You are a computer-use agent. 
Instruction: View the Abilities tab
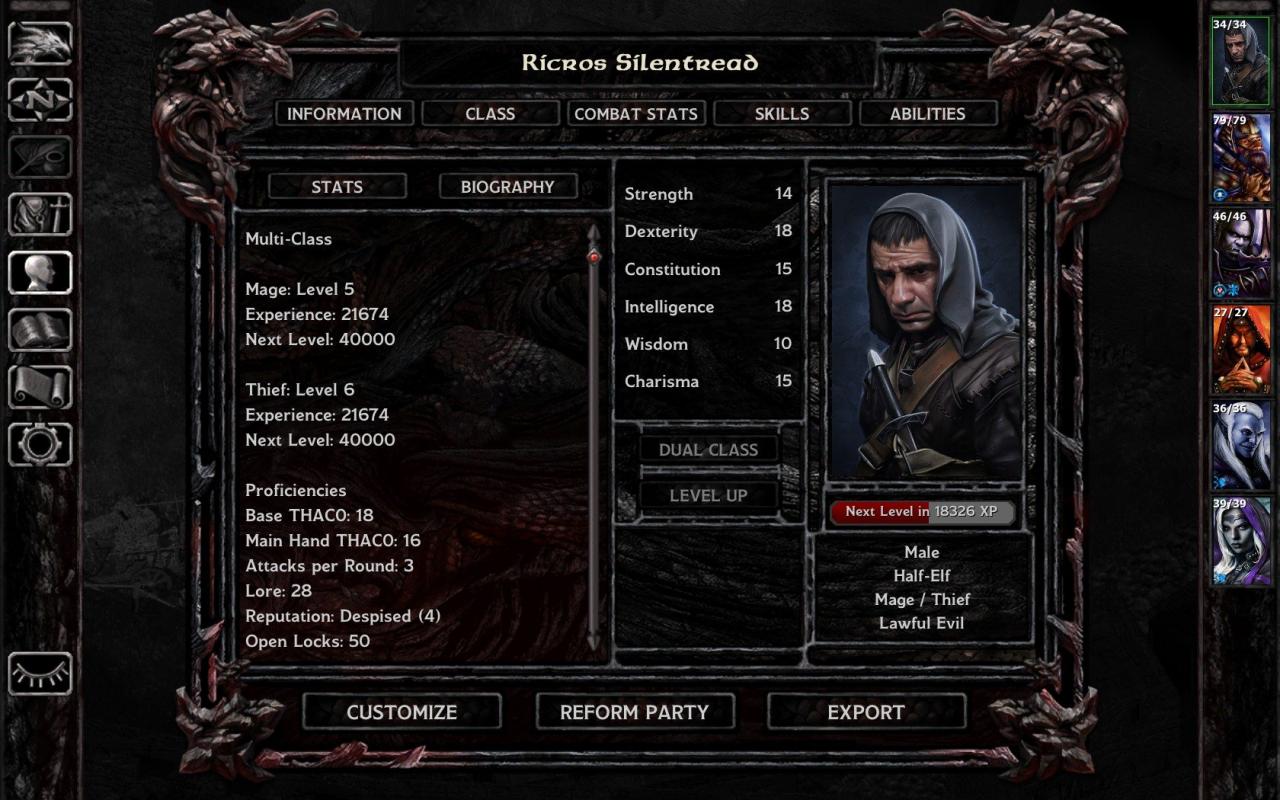click(x=928, y=114)
